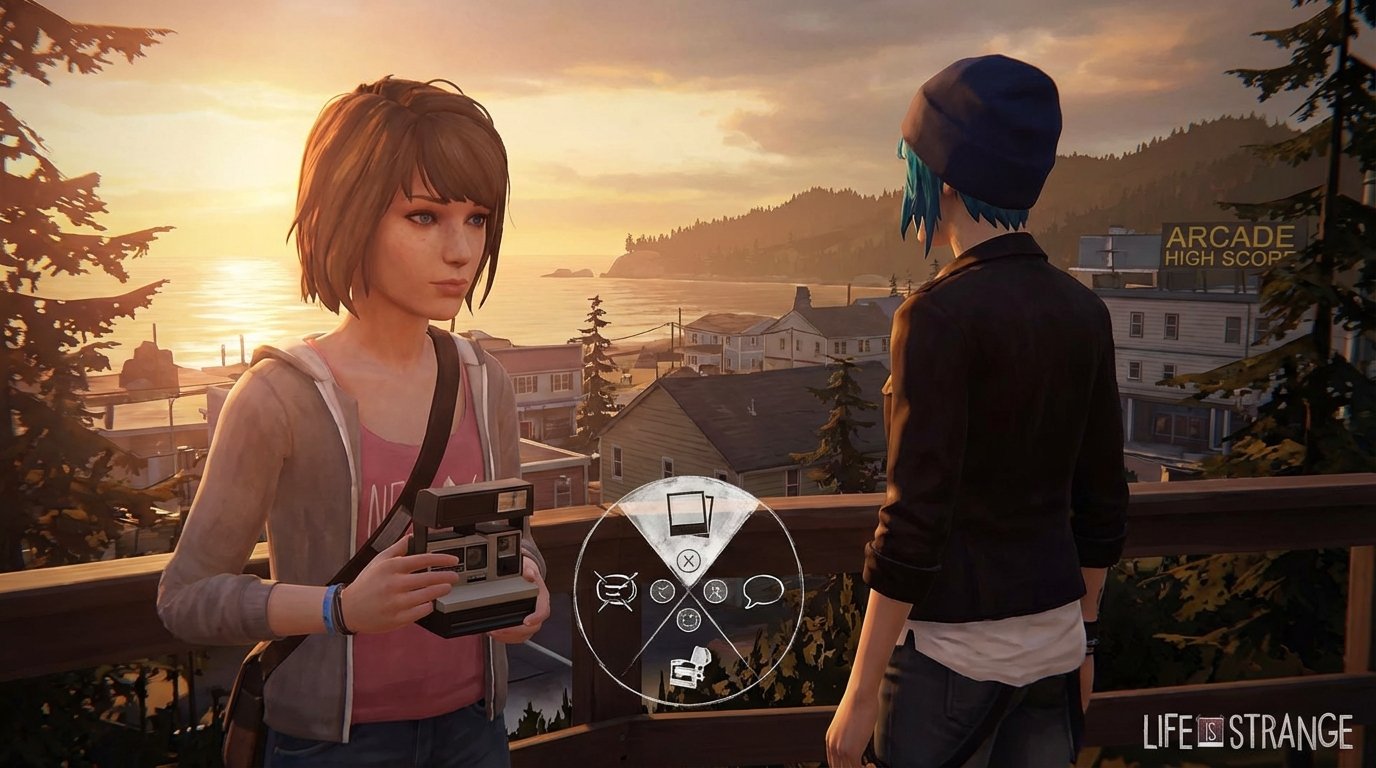Click the smiley face icon near wheel center
The width and height of the screenshot is (1376, 768).
[687, 619]
